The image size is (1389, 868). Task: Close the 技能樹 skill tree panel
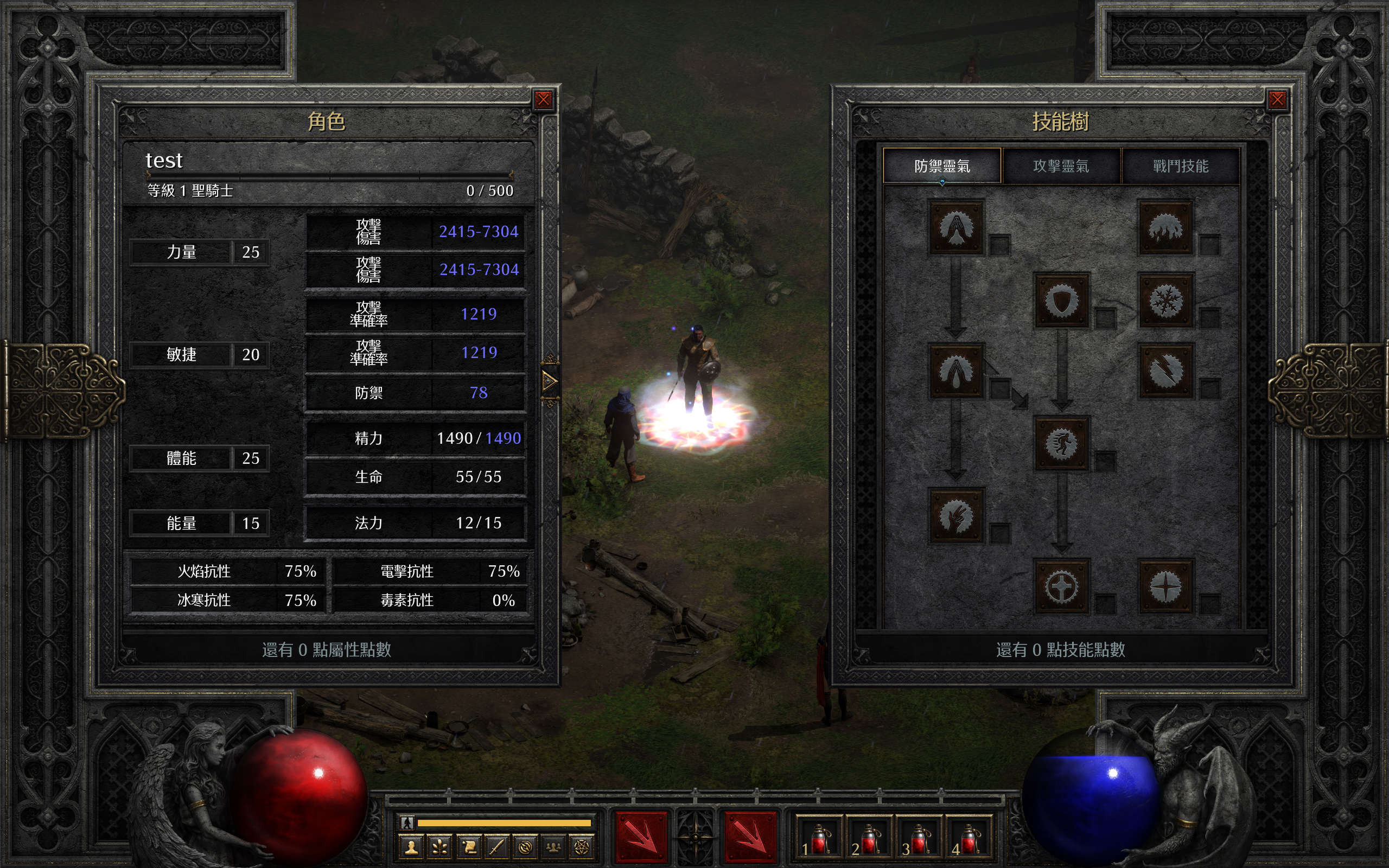pos(1277,100)
